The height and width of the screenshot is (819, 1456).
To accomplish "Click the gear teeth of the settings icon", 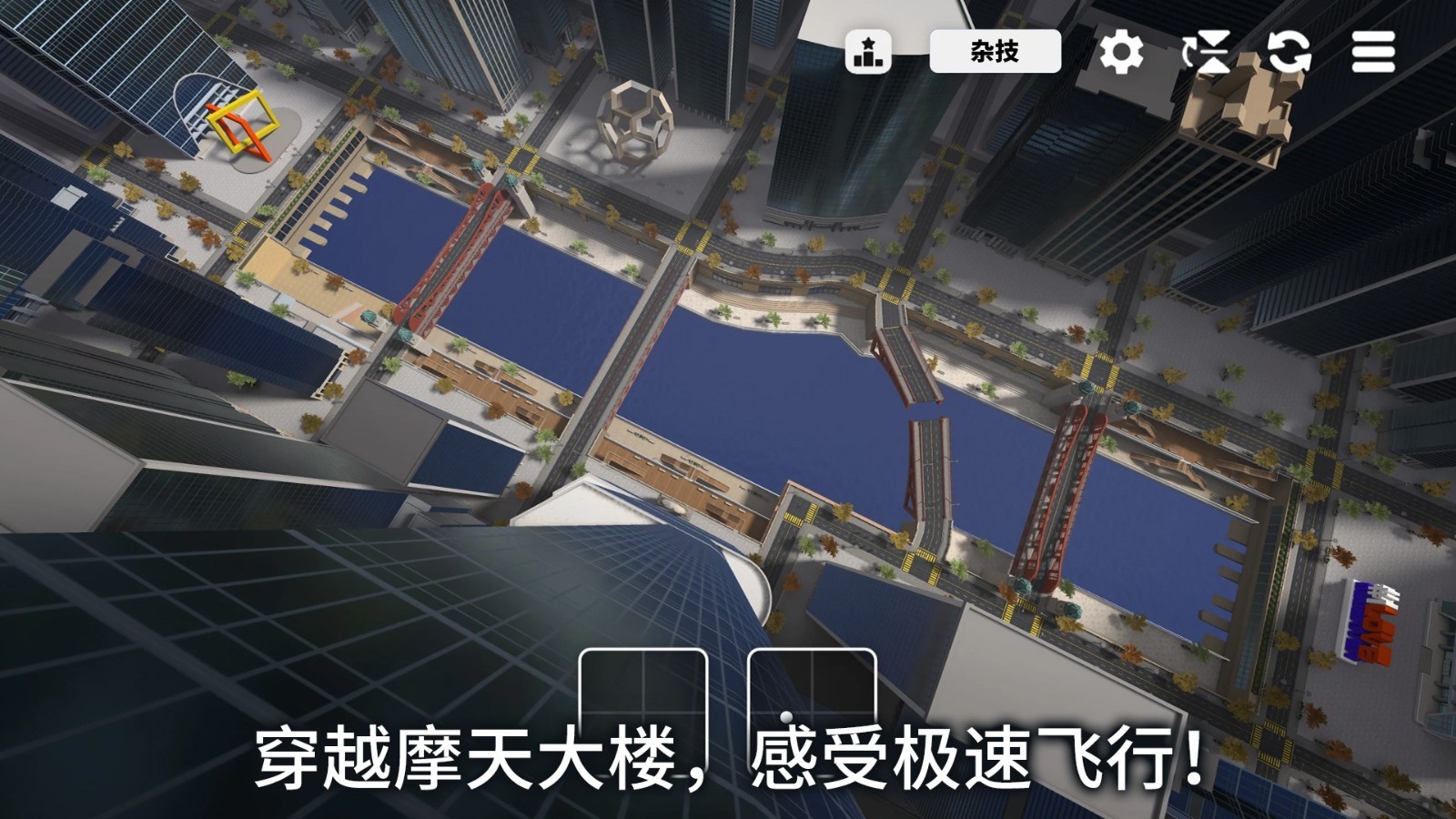I will pyautogui.click(x=1122, y=52).
